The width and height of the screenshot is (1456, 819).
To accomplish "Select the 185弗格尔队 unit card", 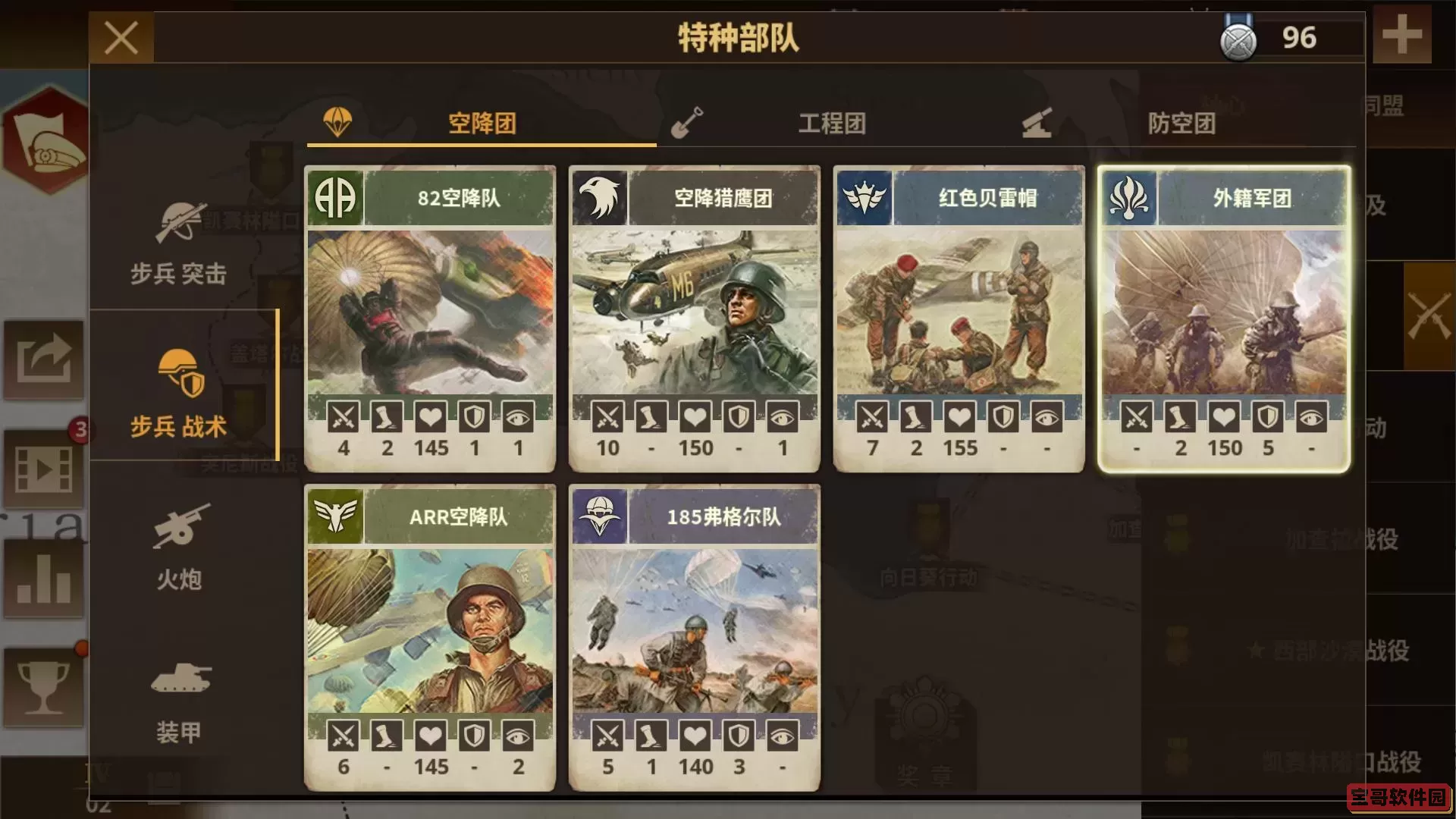I will (695, 637).
